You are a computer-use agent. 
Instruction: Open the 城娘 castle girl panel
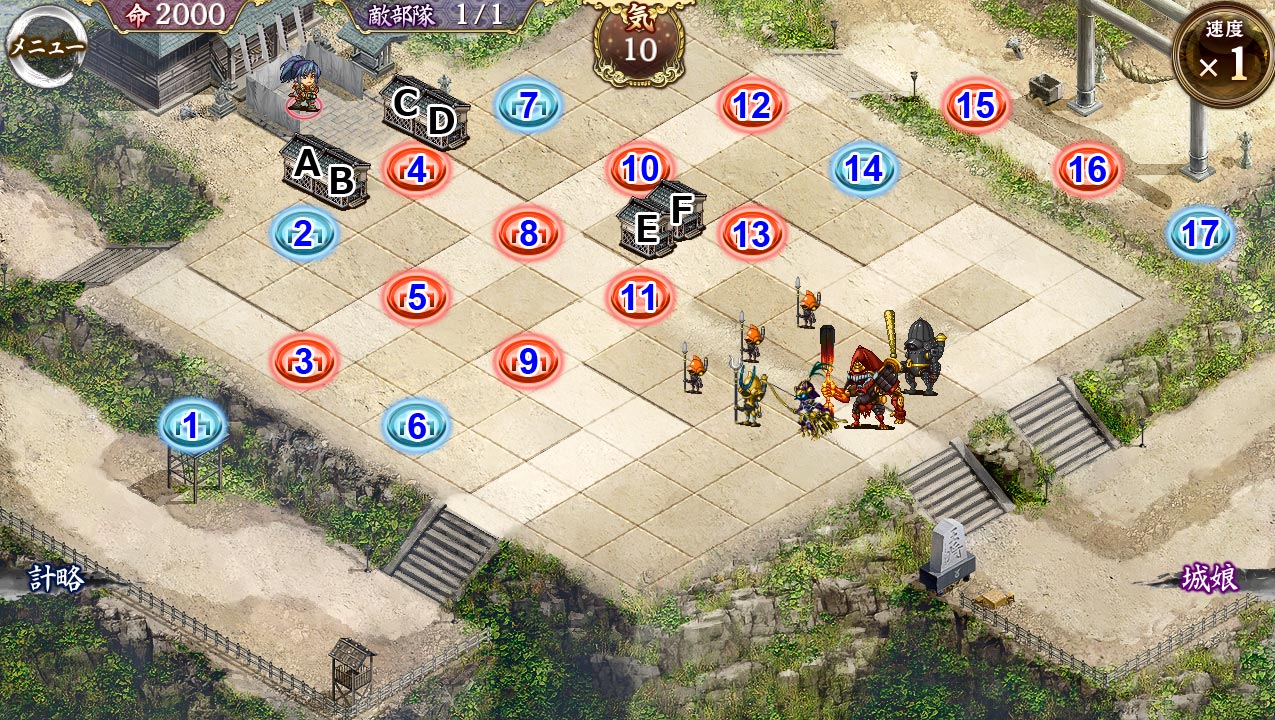pos(1210,579)
